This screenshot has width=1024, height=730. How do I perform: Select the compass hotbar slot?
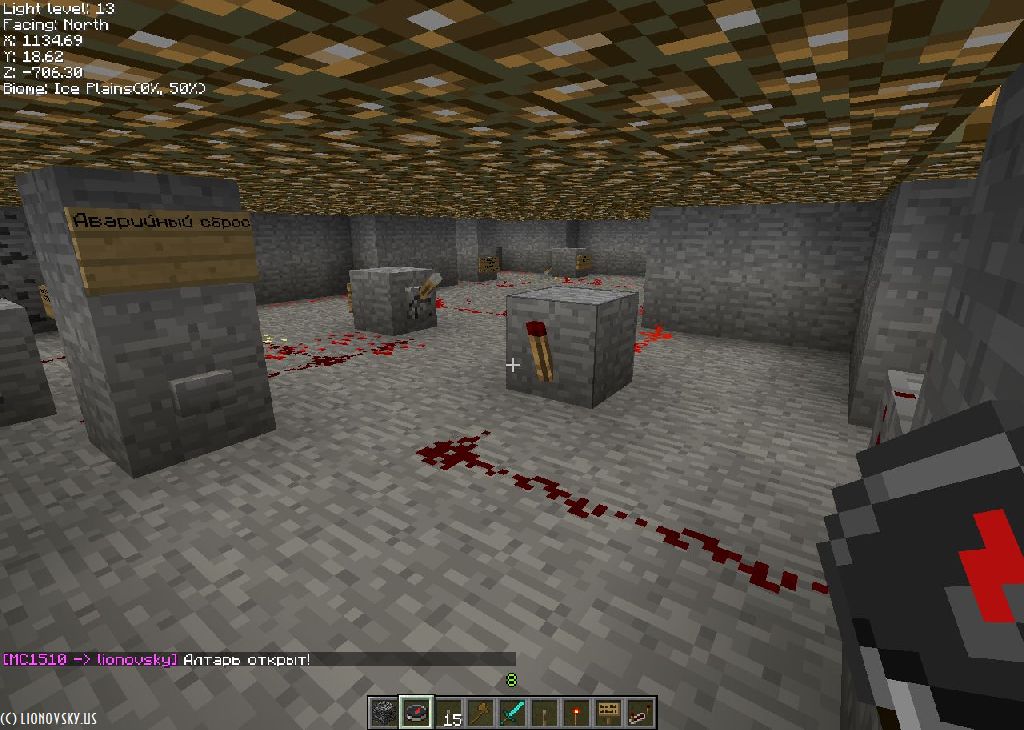coord(416,712)
